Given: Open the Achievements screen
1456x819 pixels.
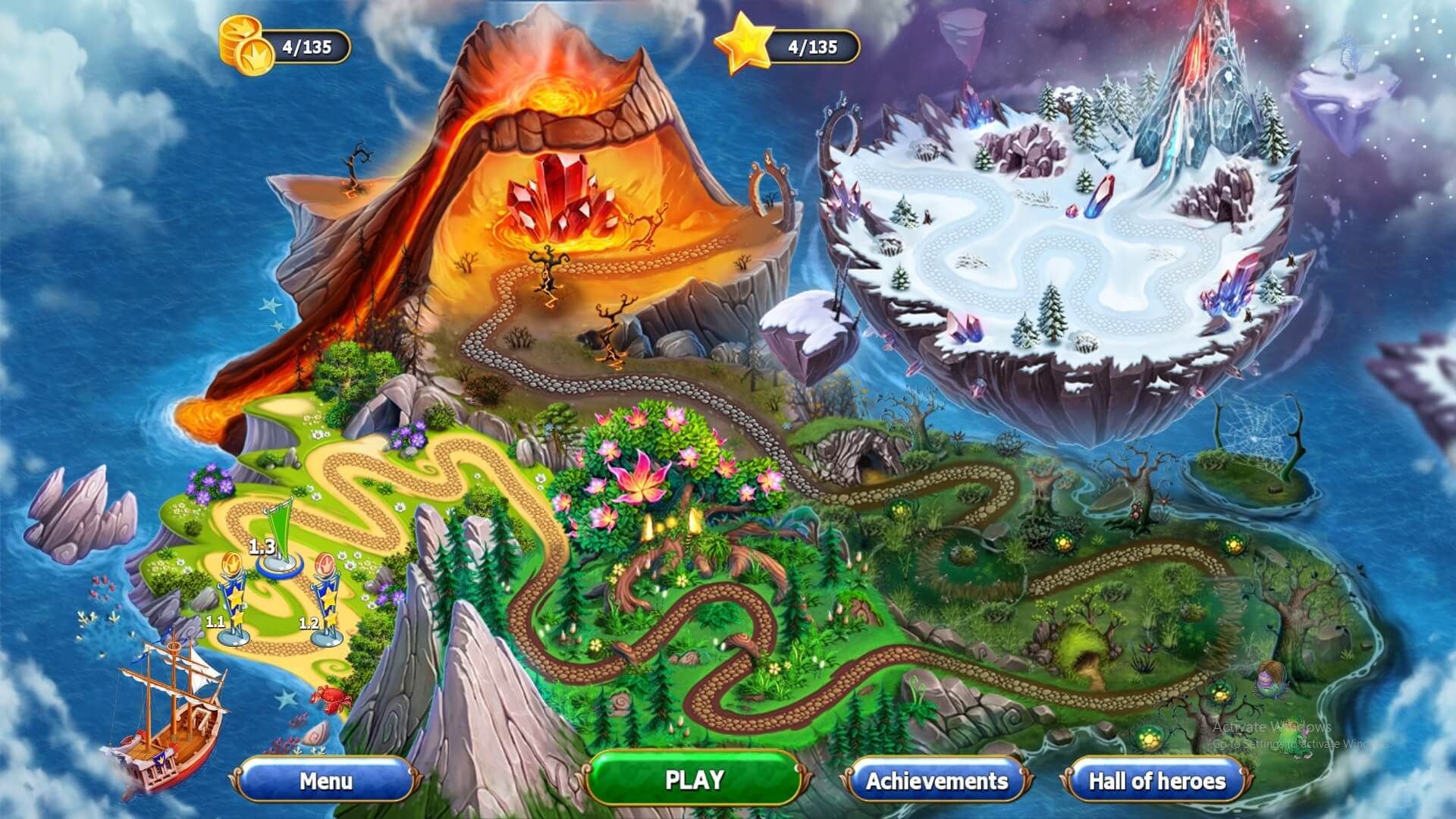Looking at the screenshot, I should tap(937, 780).
